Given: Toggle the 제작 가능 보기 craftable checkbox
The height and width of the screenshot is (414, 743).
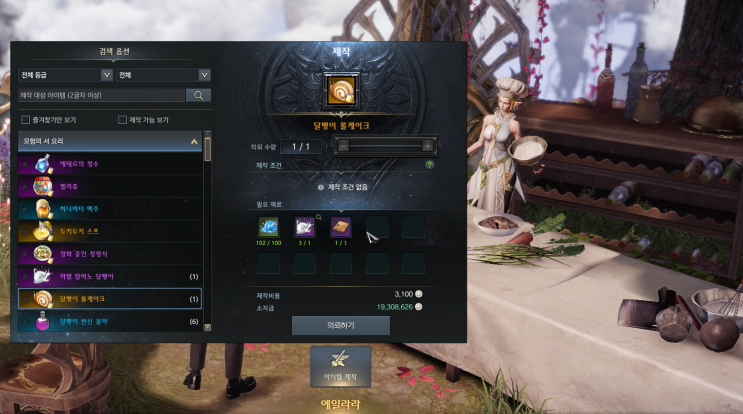Looking at the screenshot, I should tap(122, 120).
